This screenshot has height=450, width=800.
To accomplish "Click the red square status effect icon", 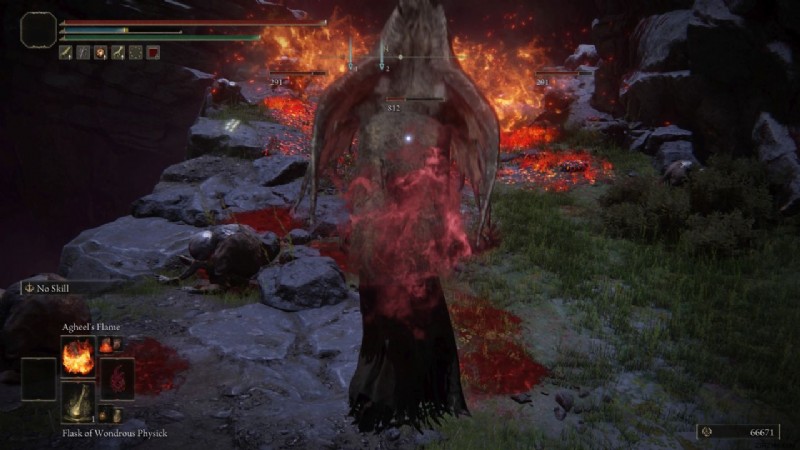I will click(x=153, y=53).
